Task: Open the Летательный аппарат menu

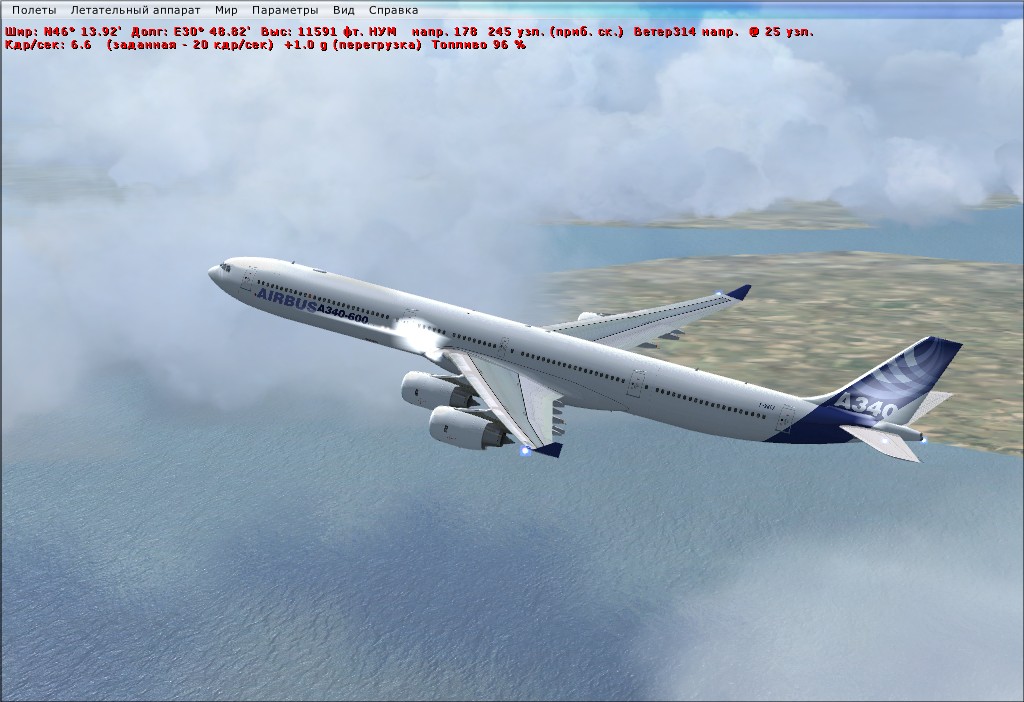Action: pyautogui.click(x=135, y=9)
